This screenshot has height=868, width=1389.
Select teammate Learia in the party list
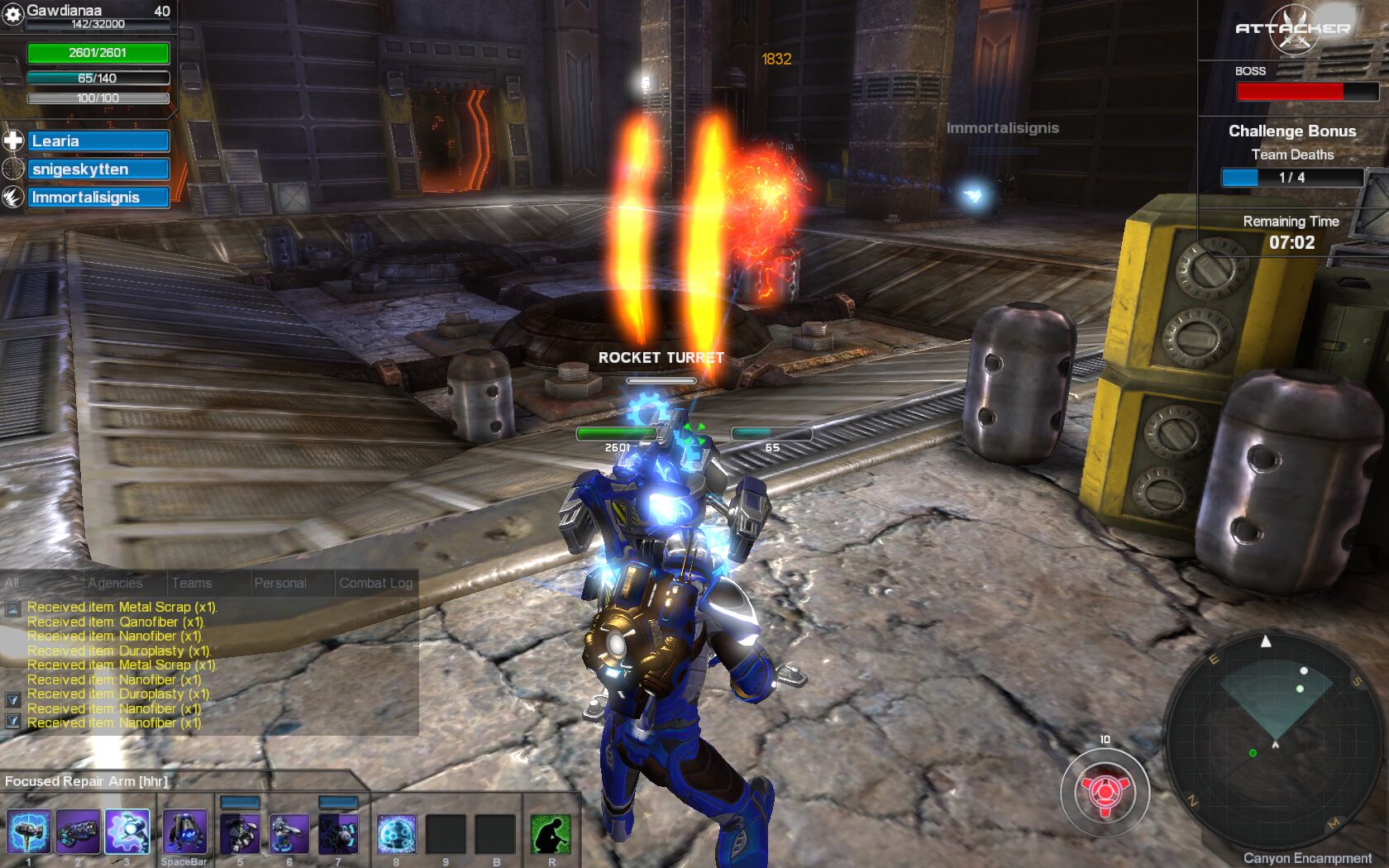[98, 141]
